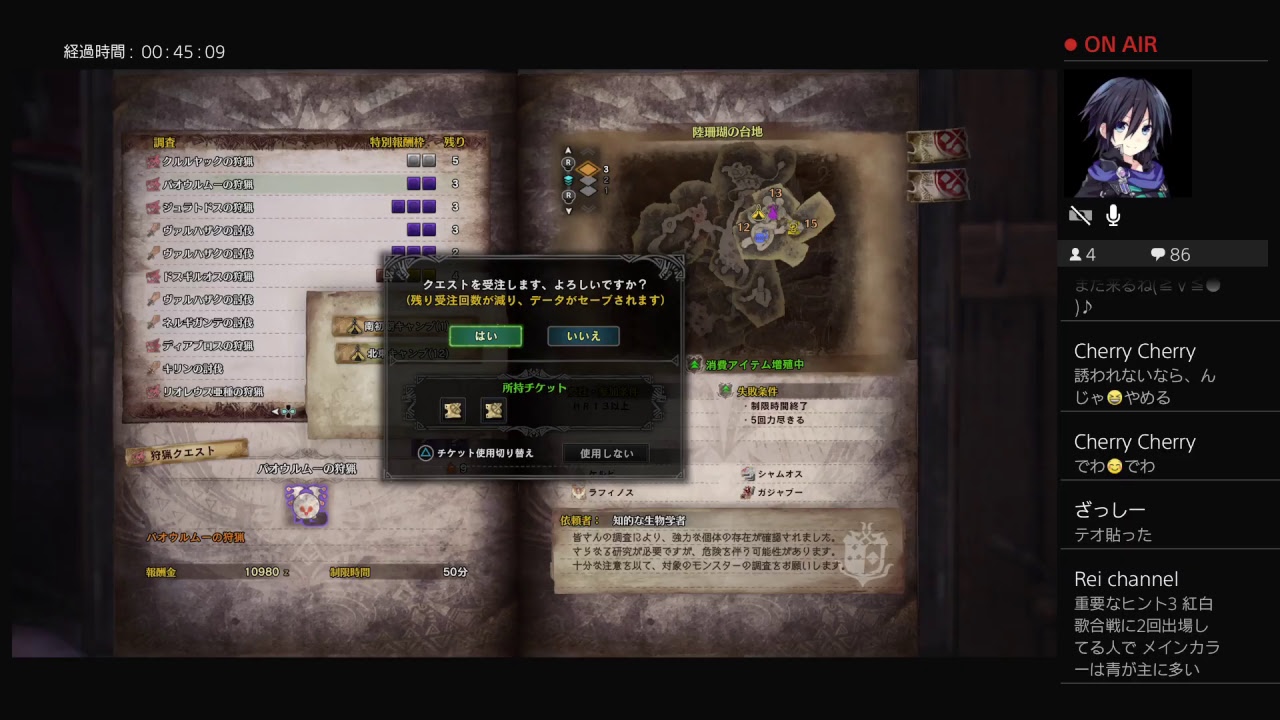This screenshot has width=1280, height=720.
Task: Click the left page arrow below the quest list
Action: click(274, 411)
